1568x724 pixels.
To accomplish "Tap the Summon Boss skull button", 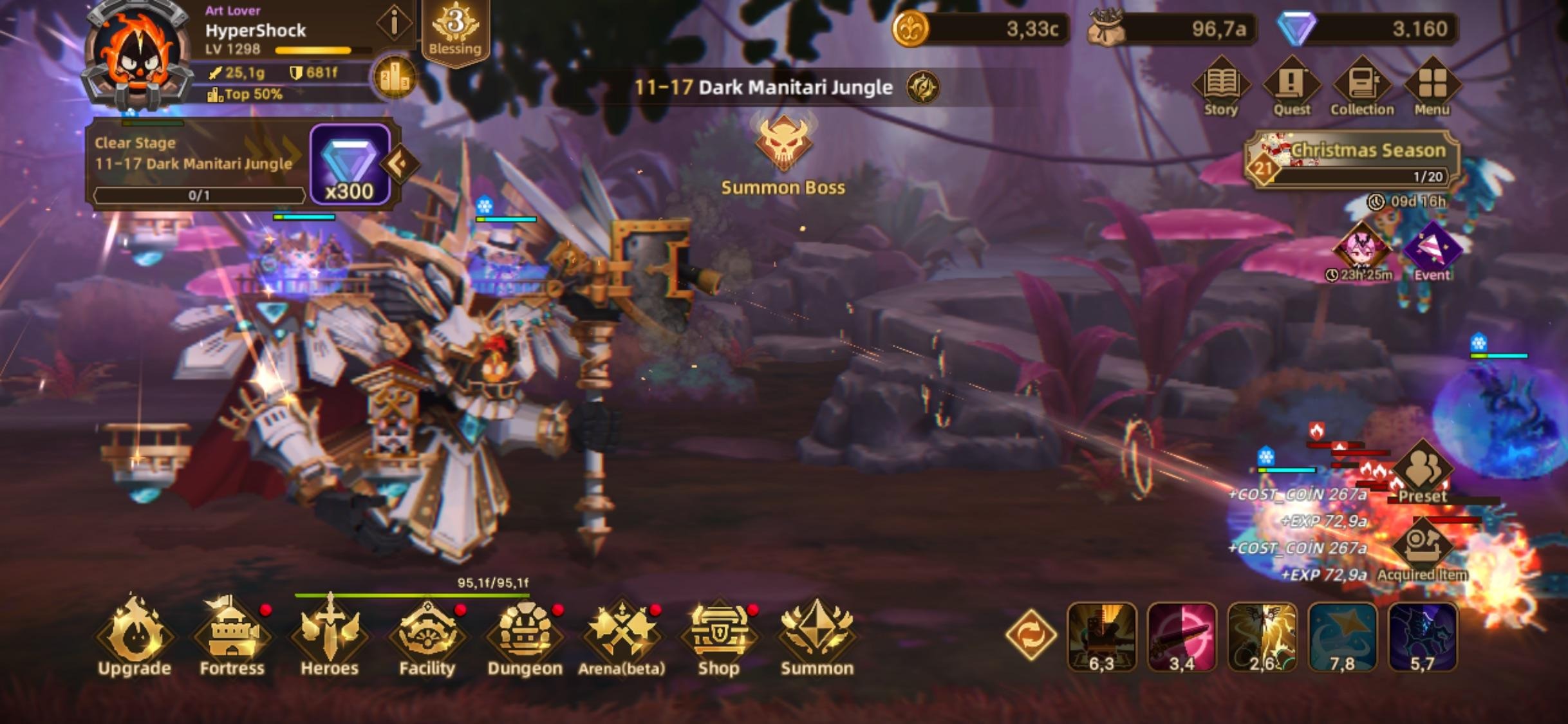I will 783,145.
